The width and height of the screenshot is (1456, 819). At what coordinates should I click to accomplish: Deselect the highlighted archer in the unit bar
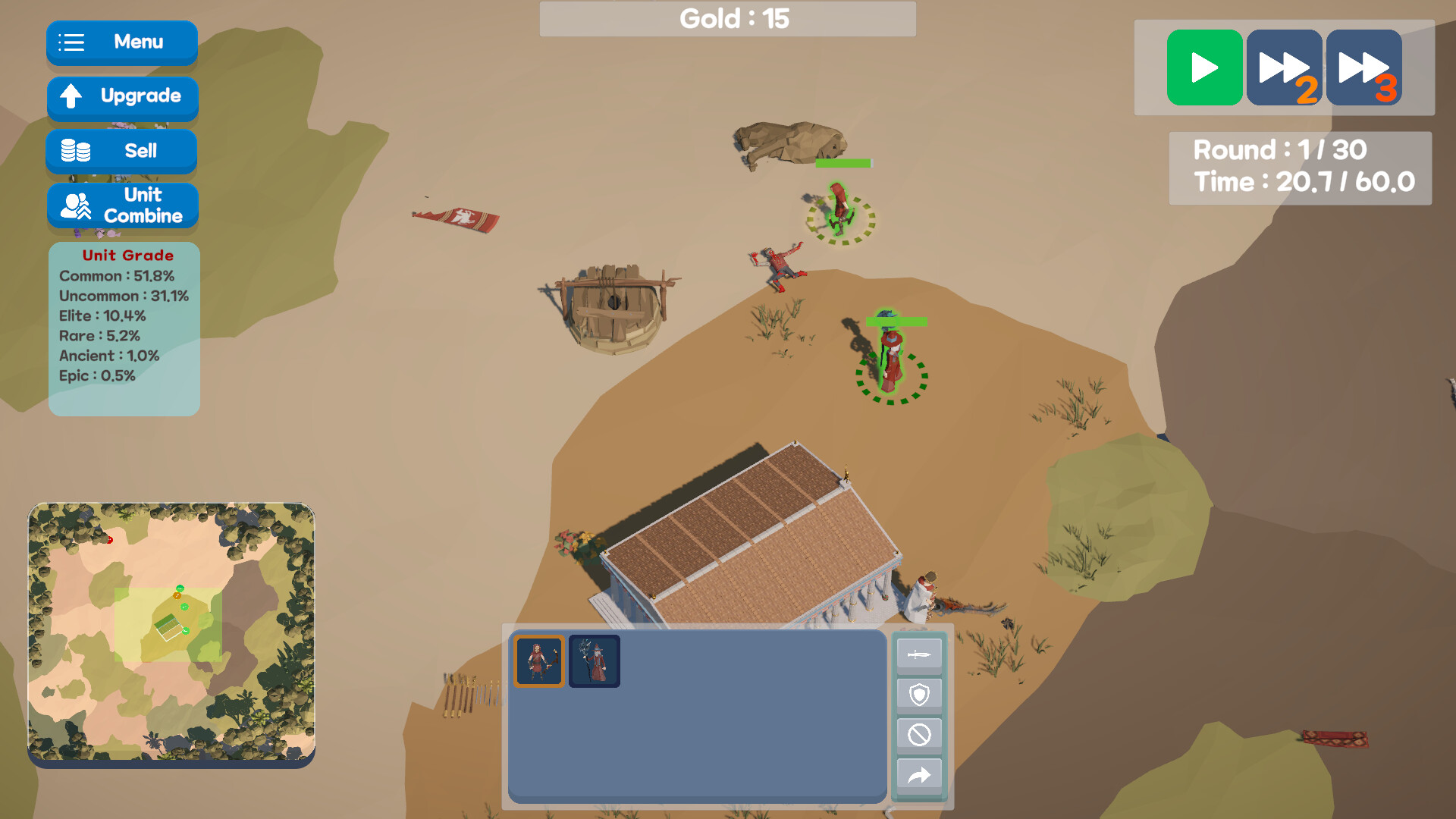(539, 660)
